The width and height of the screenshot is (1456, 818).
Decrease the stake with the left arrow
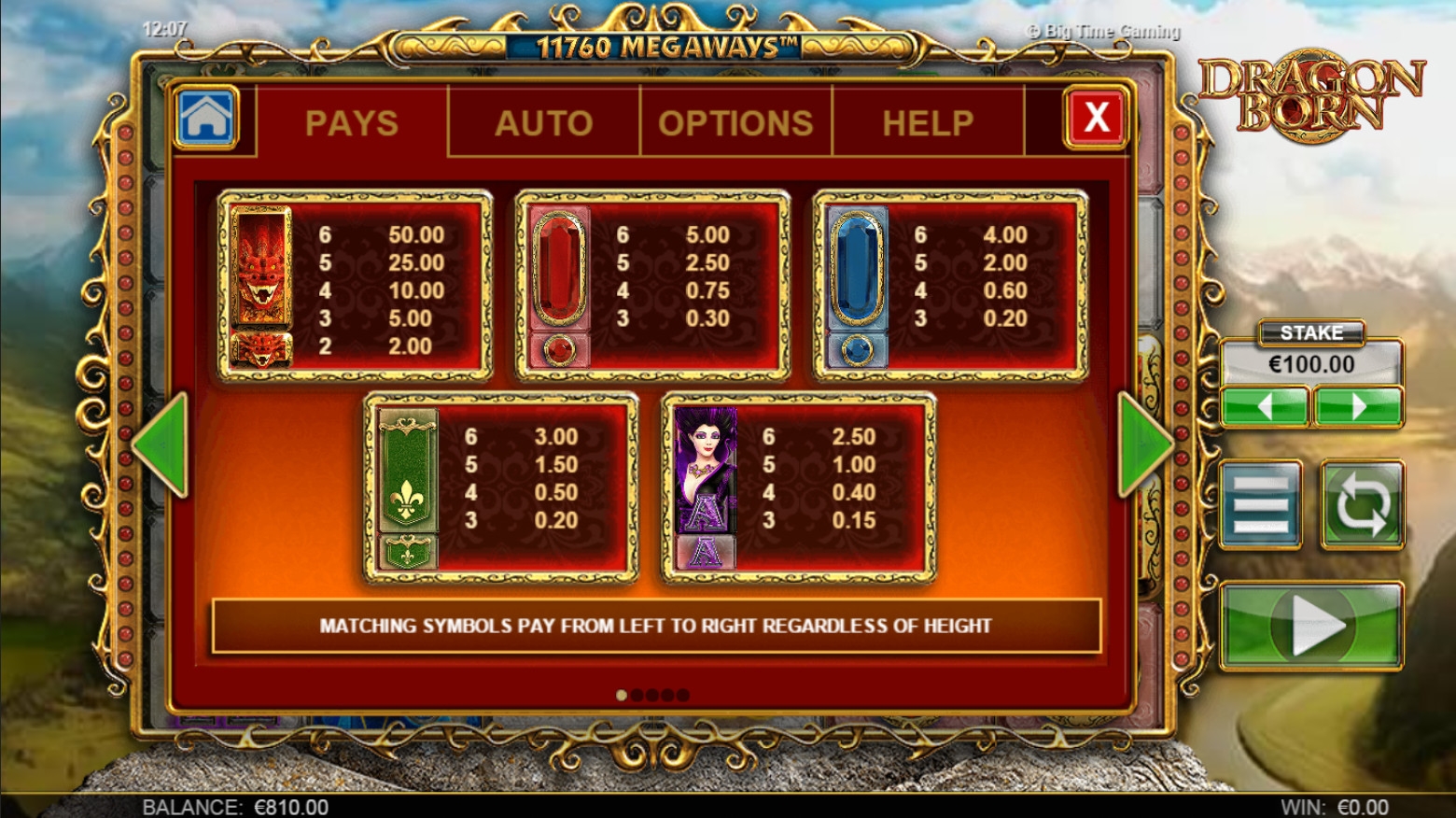pos(1265,407)
